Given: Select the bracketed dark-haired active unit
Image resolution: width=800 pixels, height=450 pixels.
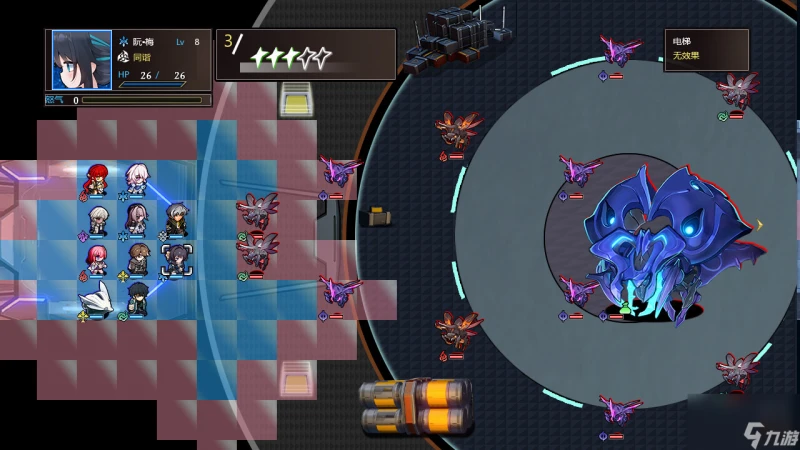Looking at the screenshot, I should [x=177, y=258].
